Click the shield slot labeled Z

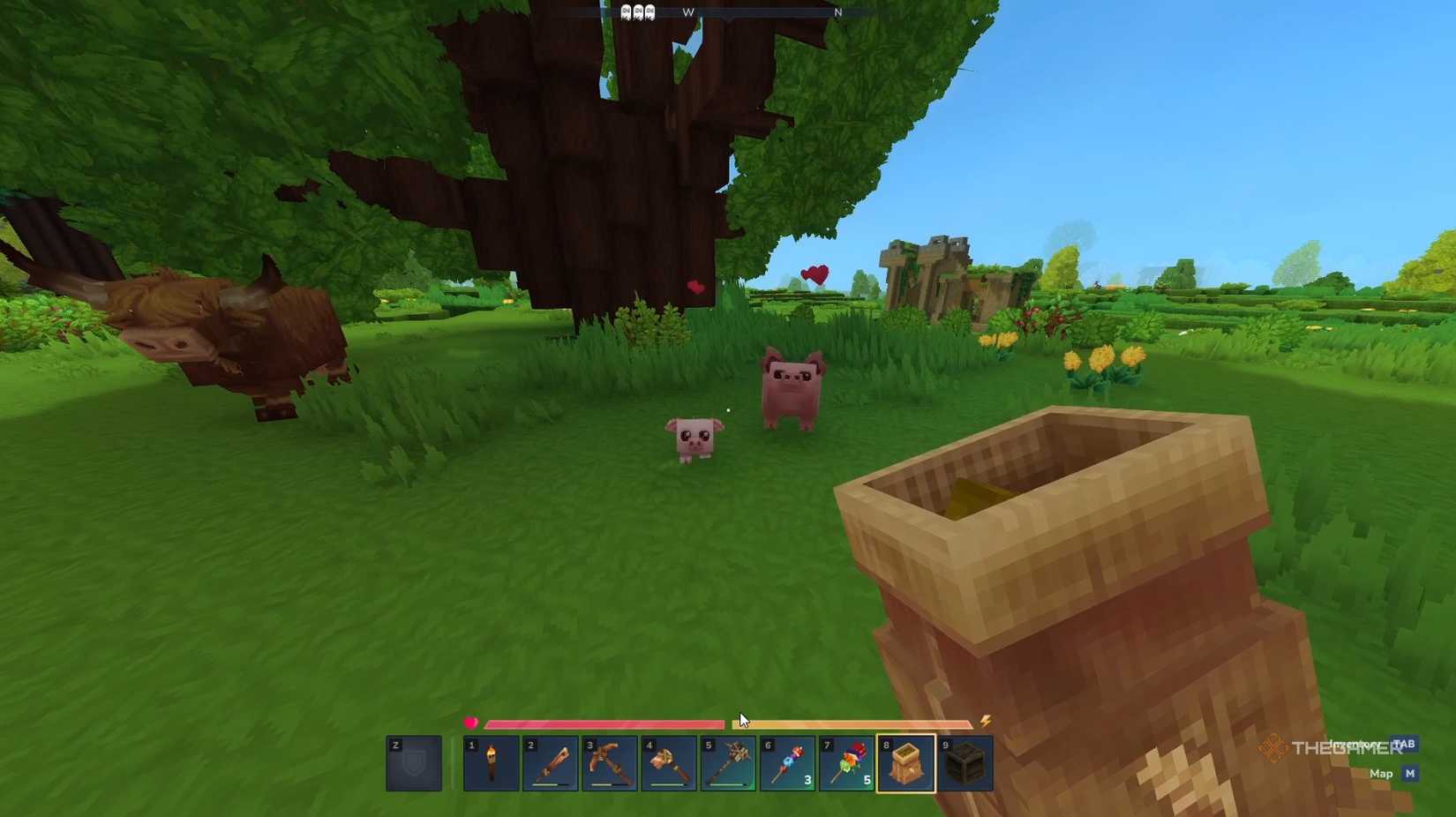point(415,764)
